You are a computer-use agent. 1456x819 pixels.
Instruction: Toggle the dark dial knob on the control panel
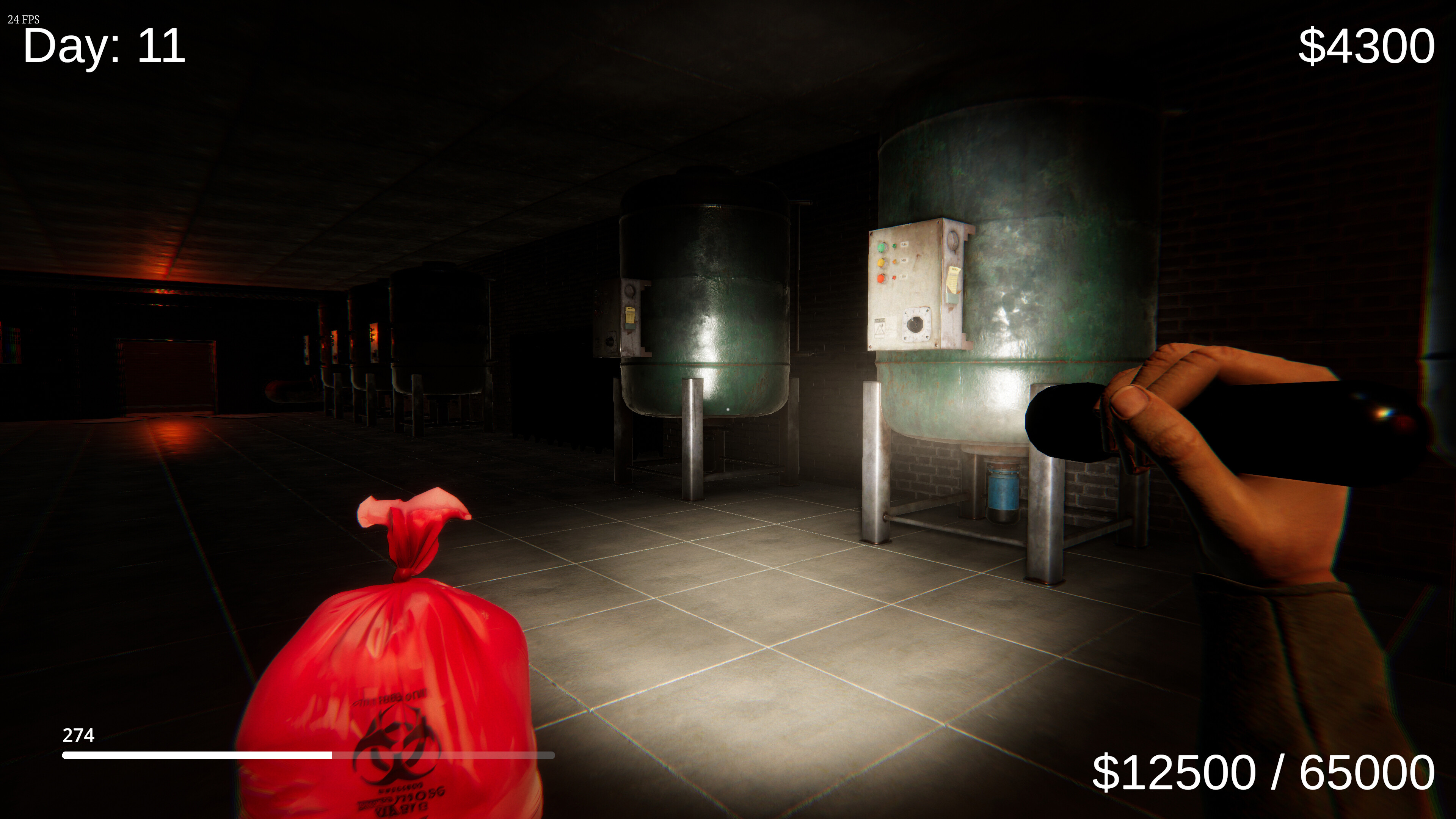pos(915,325)
